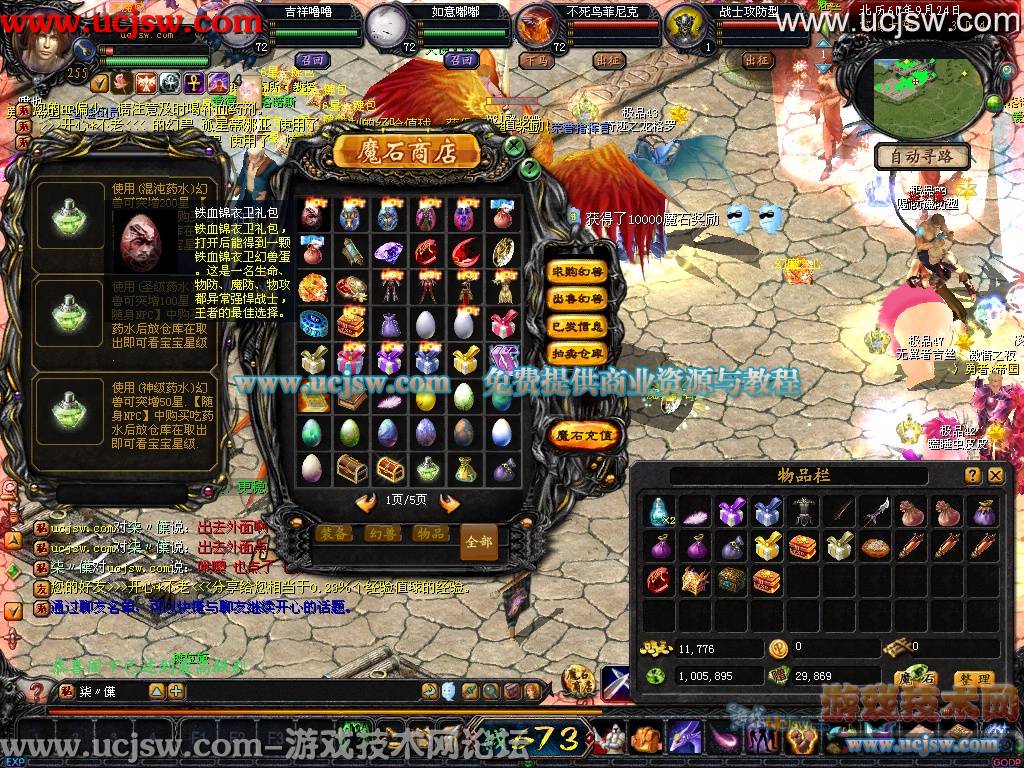The width and height of the screenshot is (1024, 768).
Task: Open the 拍卖仓库 auction warehouse
Action: click(x=578, y=354)
